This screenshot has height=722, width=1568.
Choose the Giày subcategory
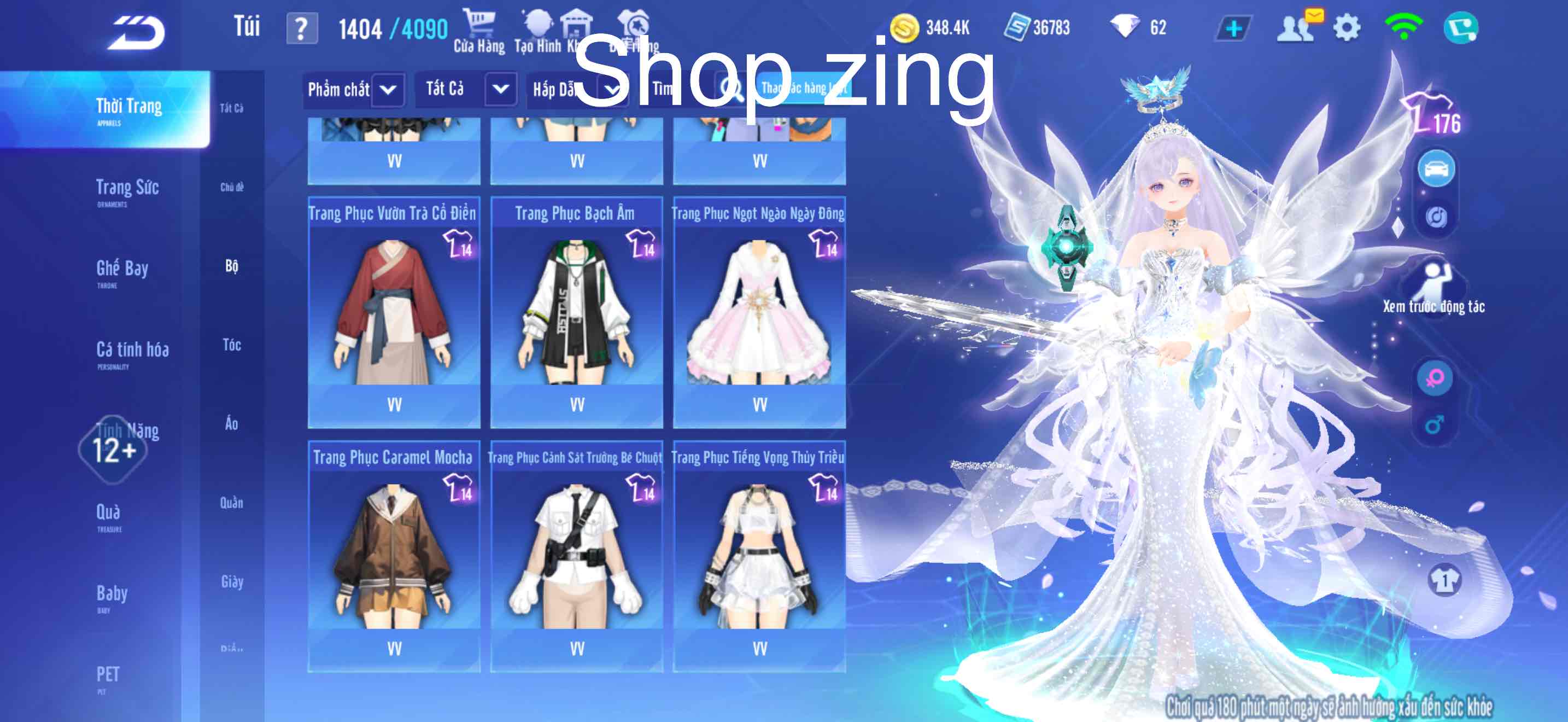pos(232,582)
